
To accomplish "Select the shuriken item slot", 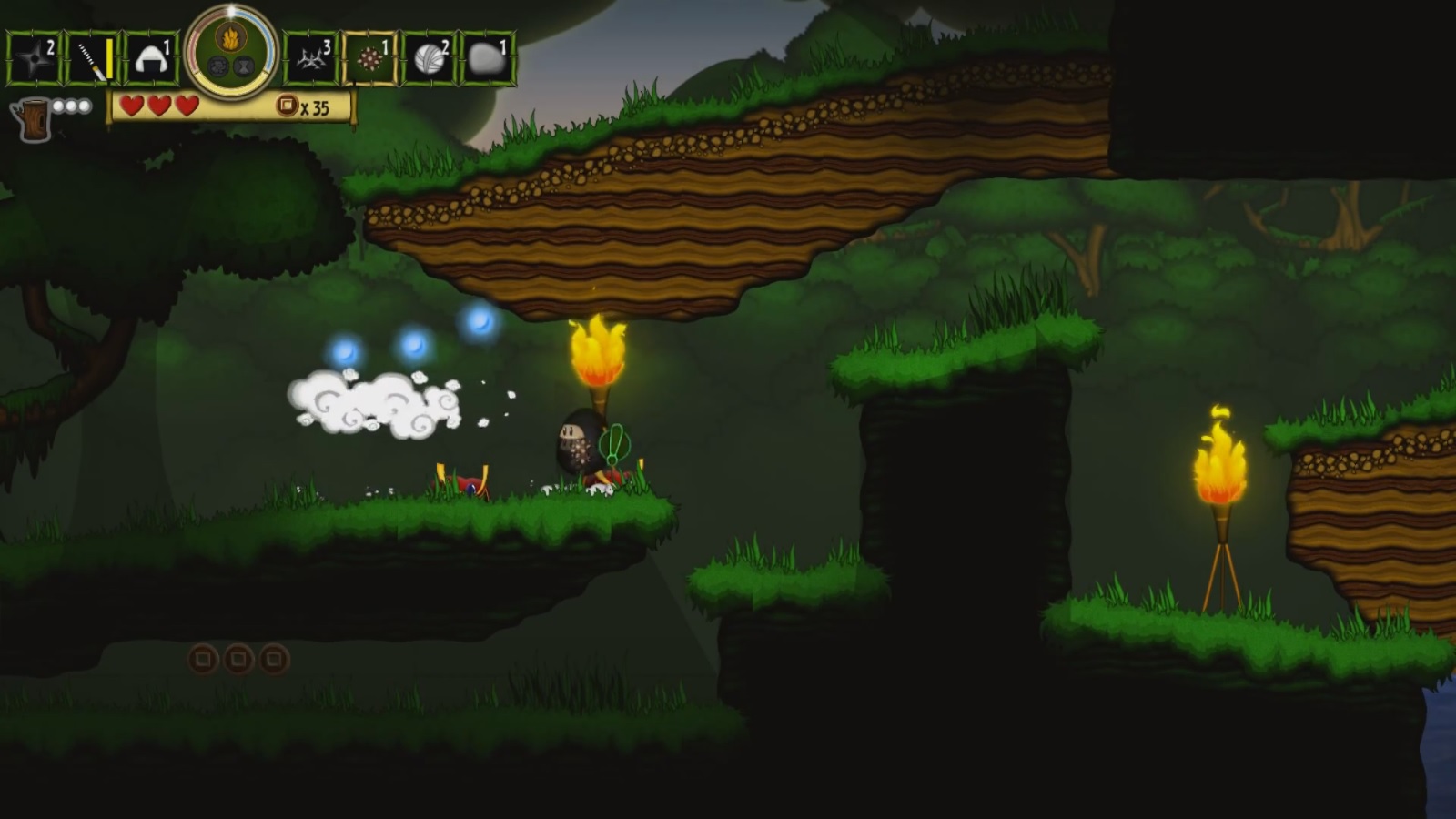I will tap(34, 59).
